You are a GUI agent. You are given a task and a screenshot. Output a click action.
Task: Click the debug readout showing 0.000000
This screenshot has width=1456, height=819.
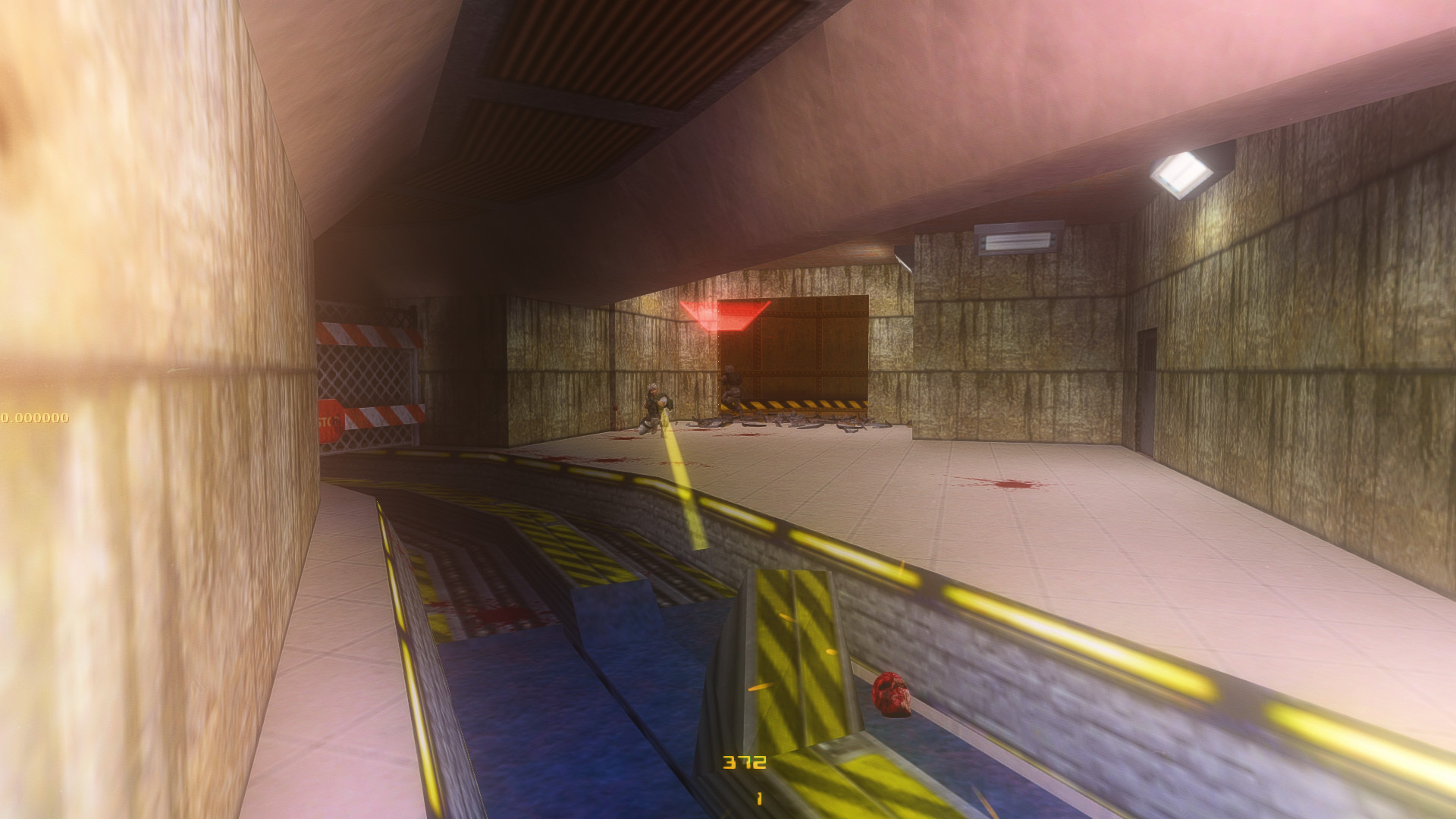coord(36,416)
